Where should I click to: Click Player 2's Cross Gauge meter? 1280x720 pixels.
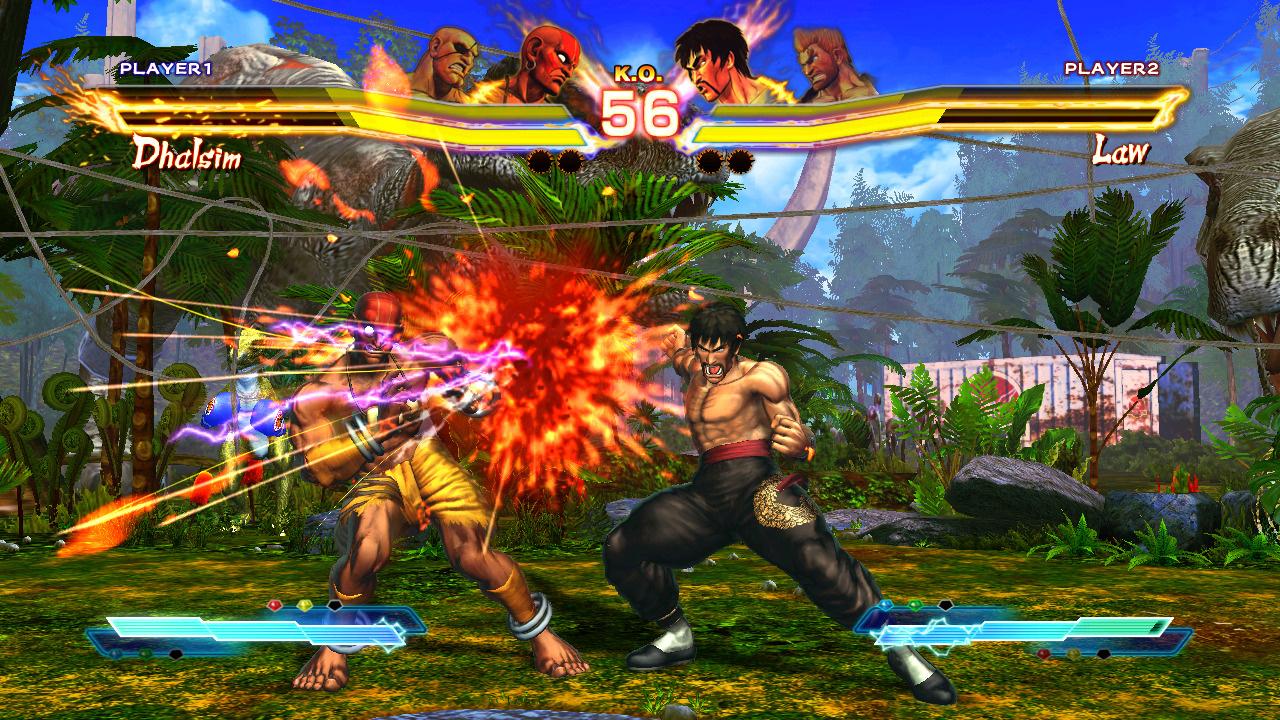(1020, 632)
